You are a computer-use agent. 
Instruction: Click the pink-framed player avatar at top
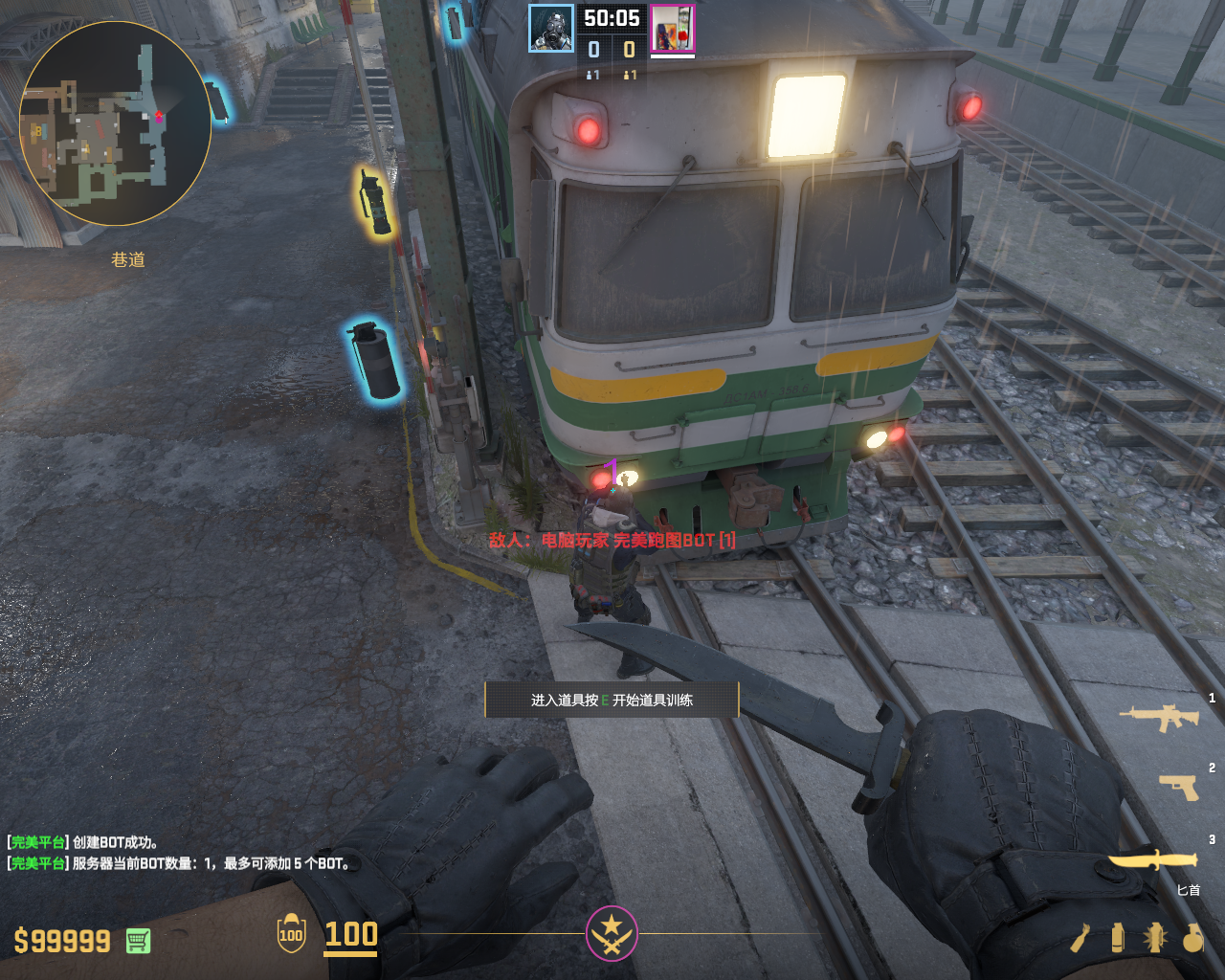tap(673, 29)
